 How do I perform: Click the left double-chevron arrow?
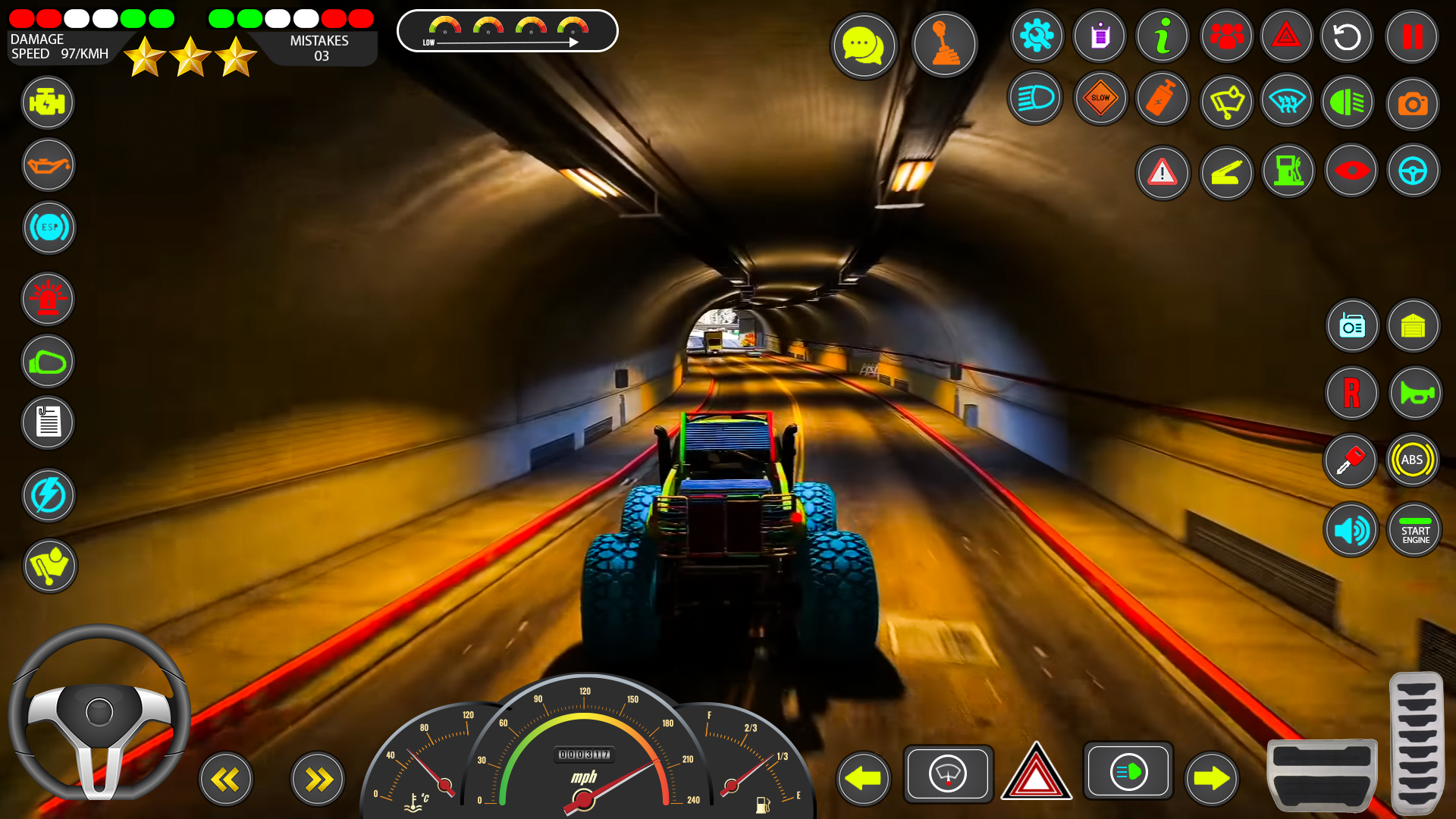coord(225,779)
